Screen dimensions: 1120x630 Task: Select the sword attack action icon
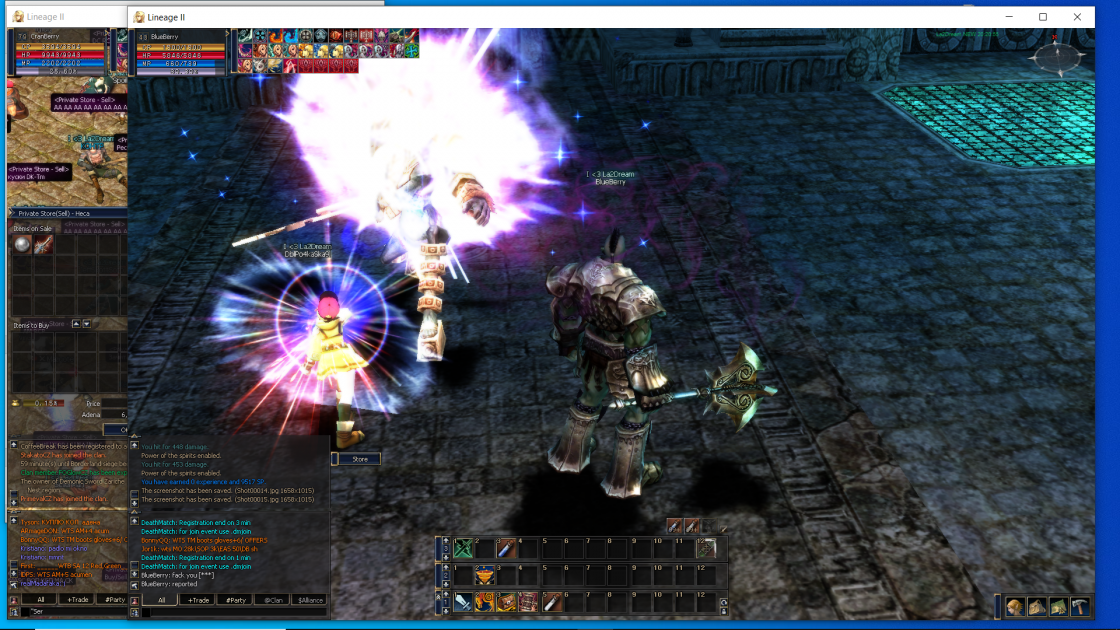point(463,602)
